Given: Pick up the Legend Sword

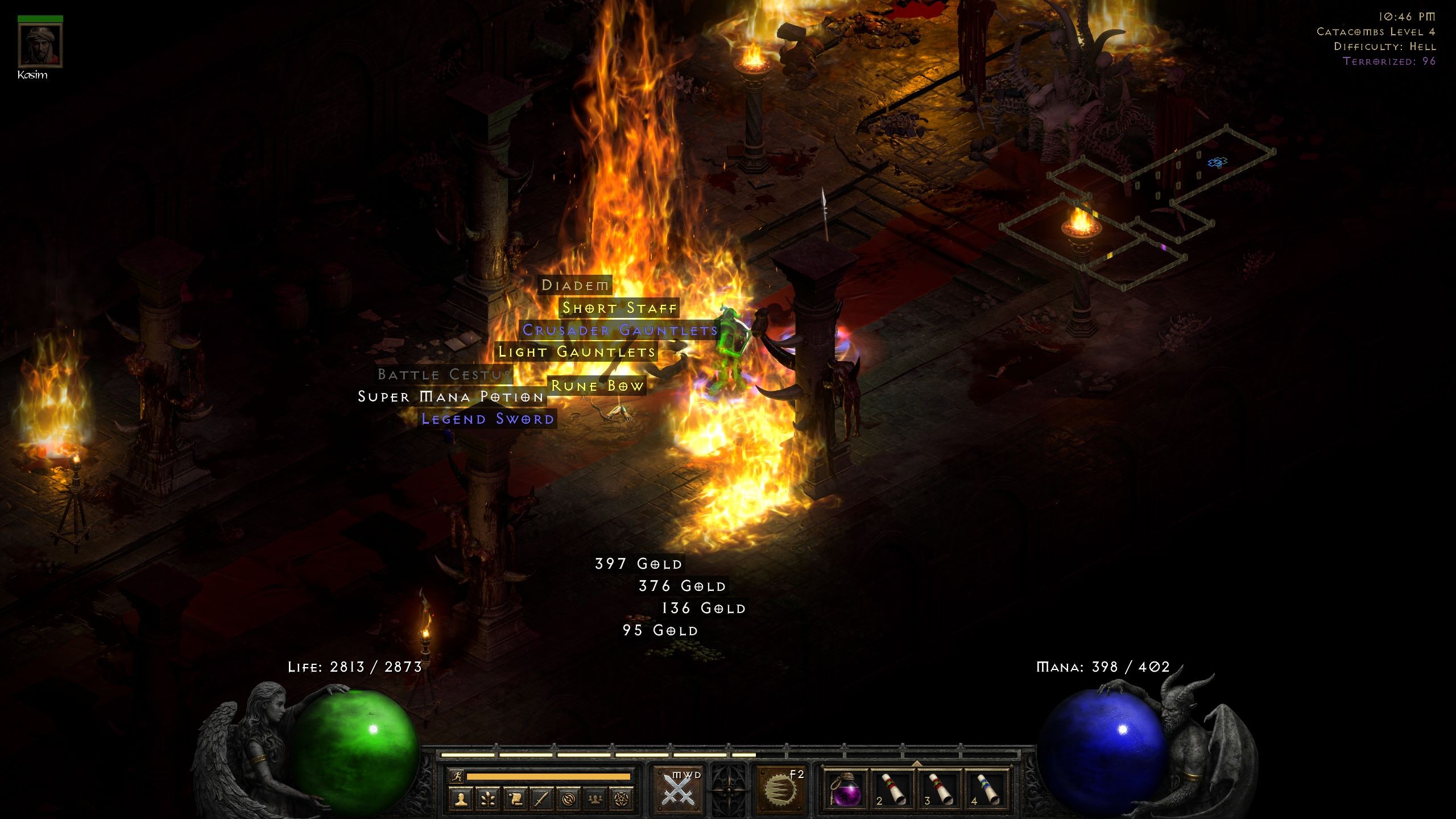Looking at the screenshot, I should 486,419.
